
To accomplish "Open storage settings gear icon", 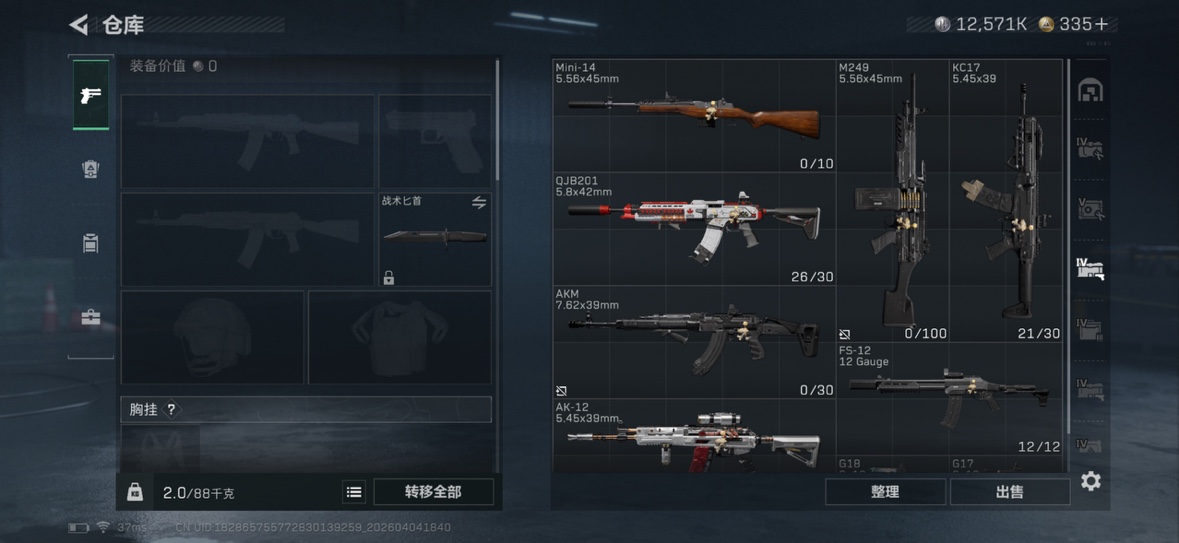I will 1091,481.
